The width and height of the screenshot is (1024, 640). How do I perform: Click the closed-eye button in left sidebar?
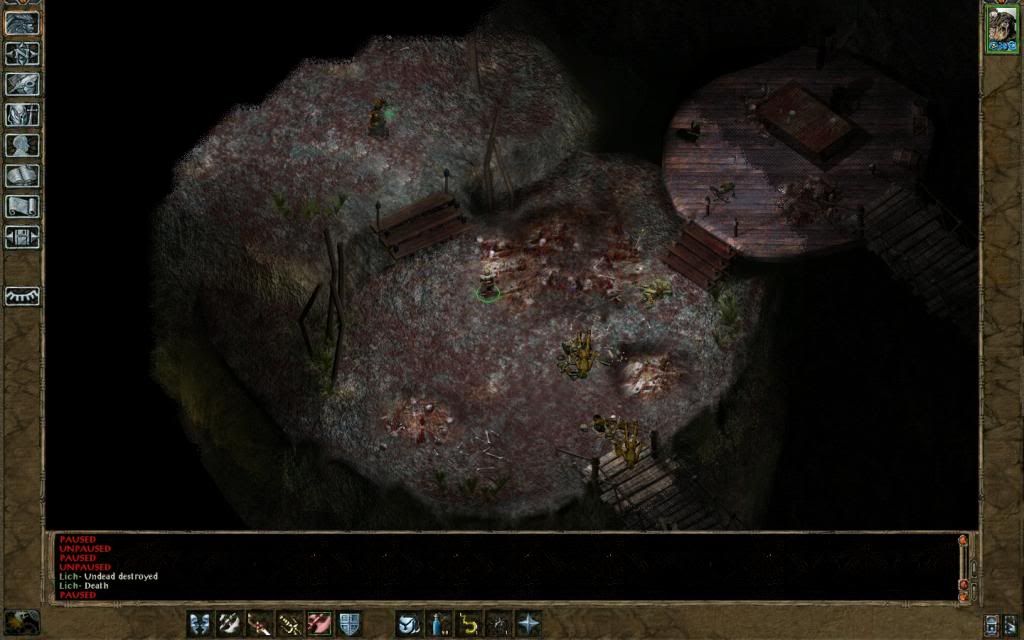[x=22, y=296]
